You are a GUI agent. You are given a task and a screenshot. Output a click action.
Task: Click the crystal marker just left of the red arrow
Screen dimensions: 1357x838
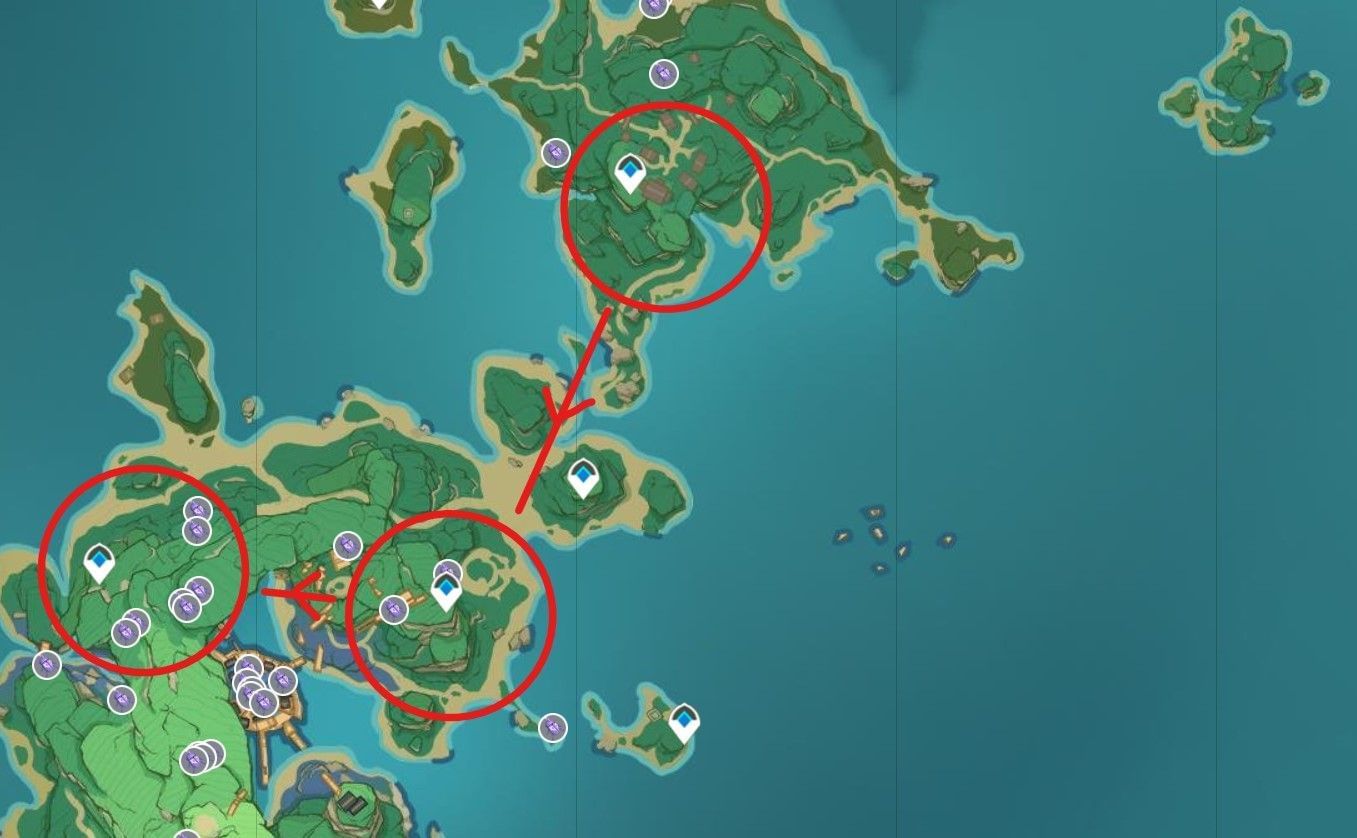(x=348, y=546)
